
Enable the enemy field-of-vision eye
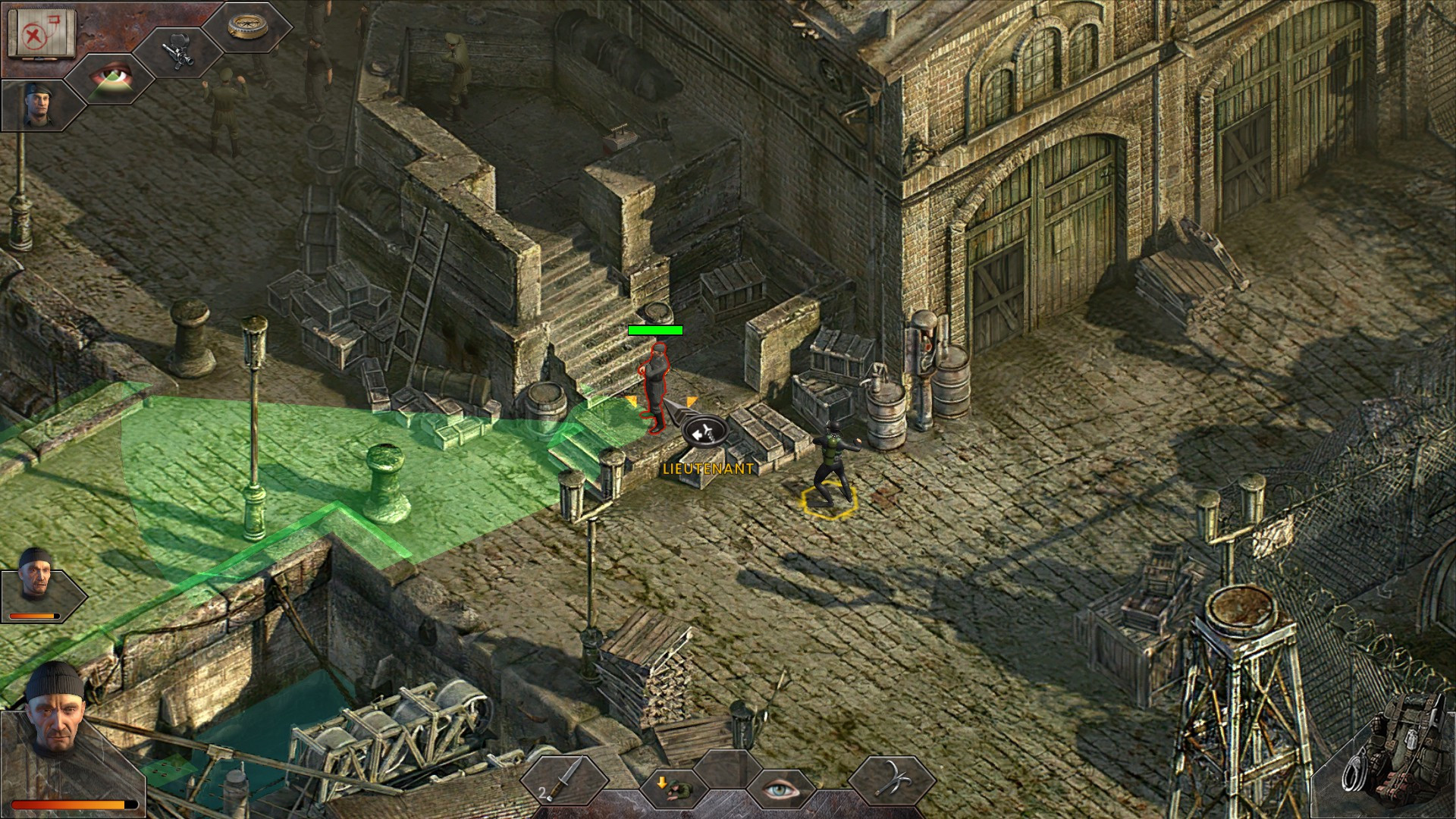coord(781,789)
